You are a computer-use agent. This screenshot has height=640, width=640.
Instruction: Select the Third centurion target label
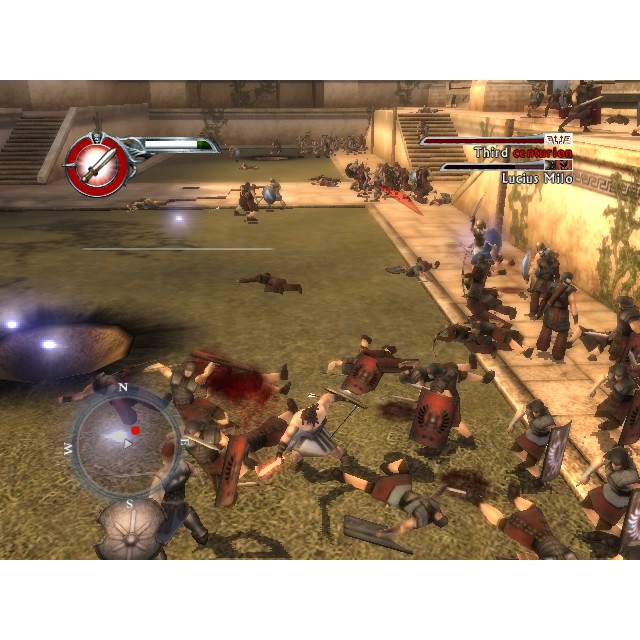[x=522, y=153]
